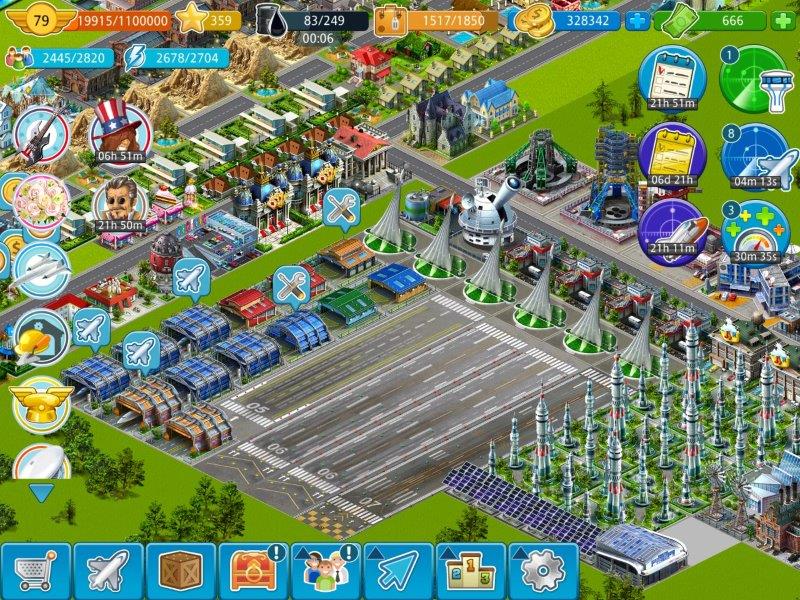Viewport: 800px width, 600px height.
Task: Open the red treasure chest menu
Action: [x=253, y=571]
